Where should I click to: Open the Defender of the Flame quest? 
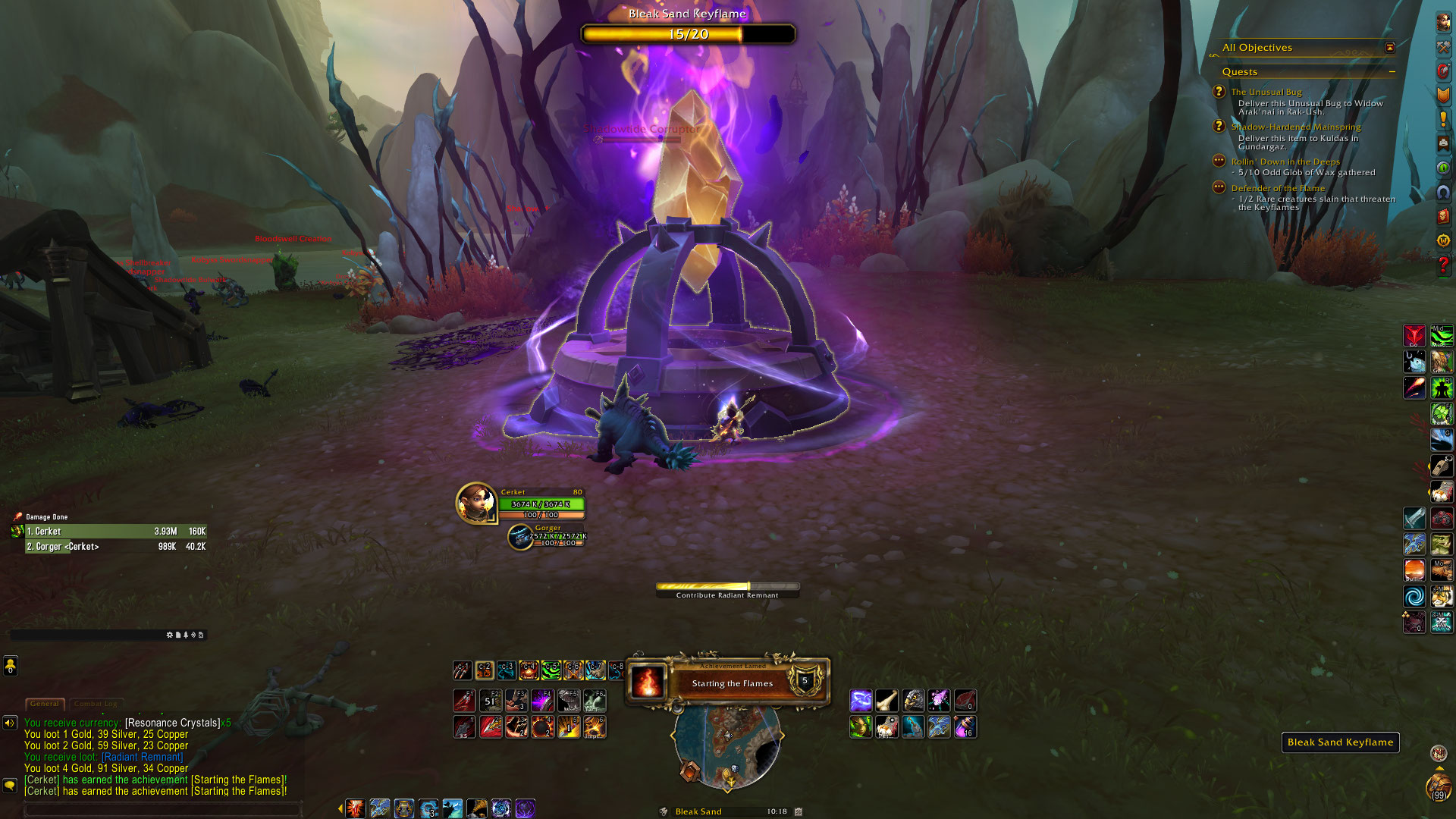tap(1278, 188)
